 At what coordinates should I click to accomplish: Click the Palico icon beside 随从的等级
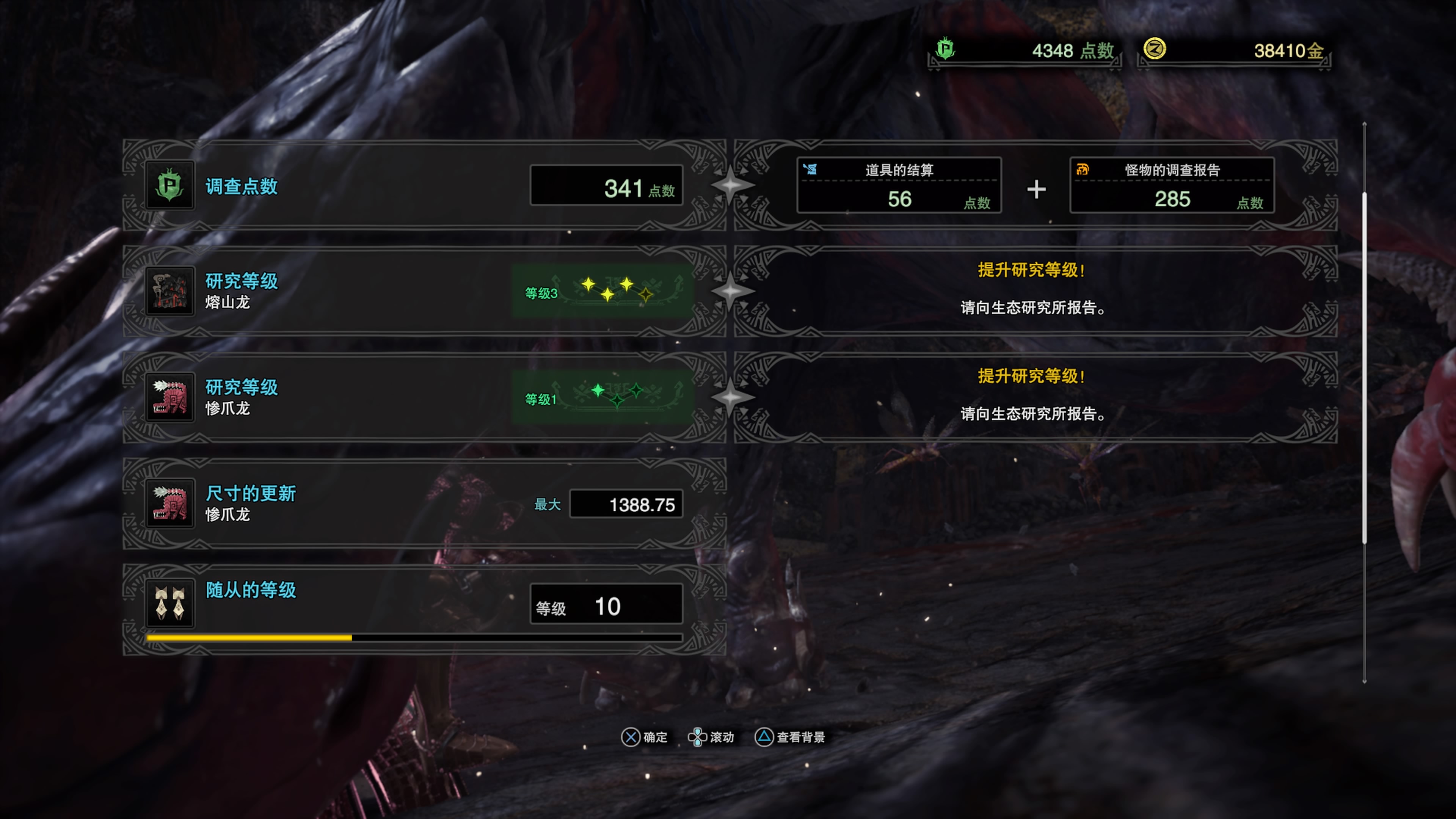tap(169, 604)
